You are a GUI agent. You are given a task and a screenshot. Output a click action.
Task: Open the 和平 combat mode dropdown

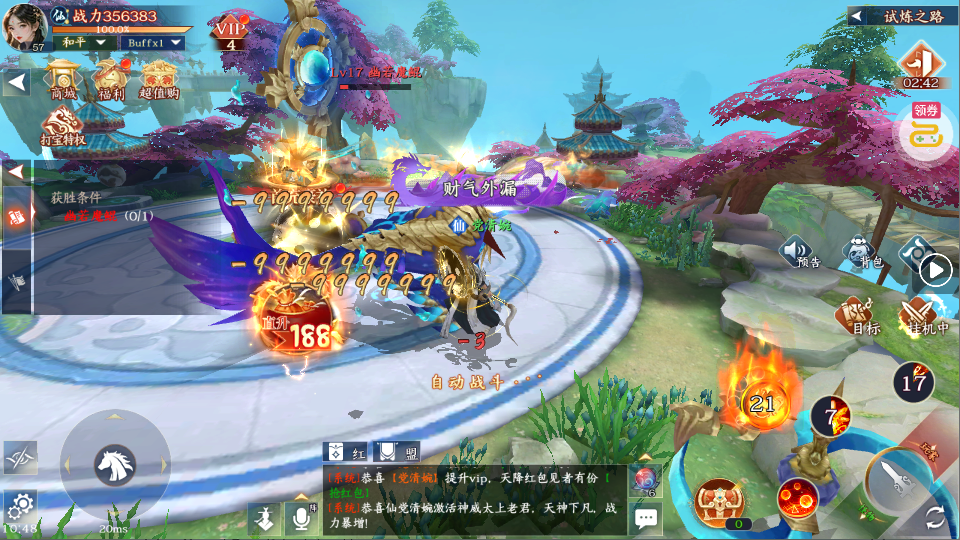[83, 43]
